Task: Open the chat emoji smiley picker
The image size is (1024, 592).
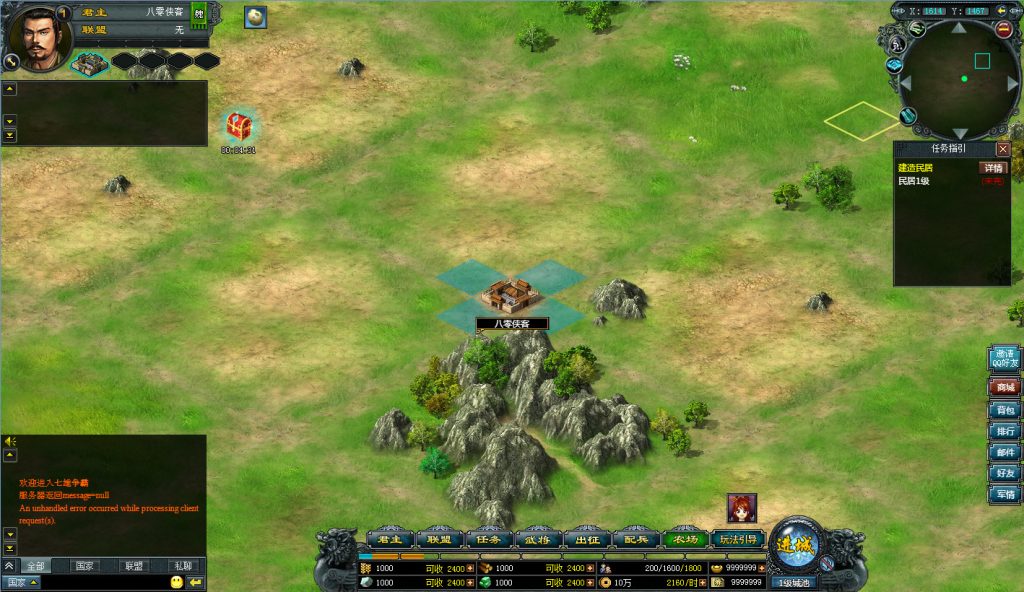Action: (x=176, y=581)
